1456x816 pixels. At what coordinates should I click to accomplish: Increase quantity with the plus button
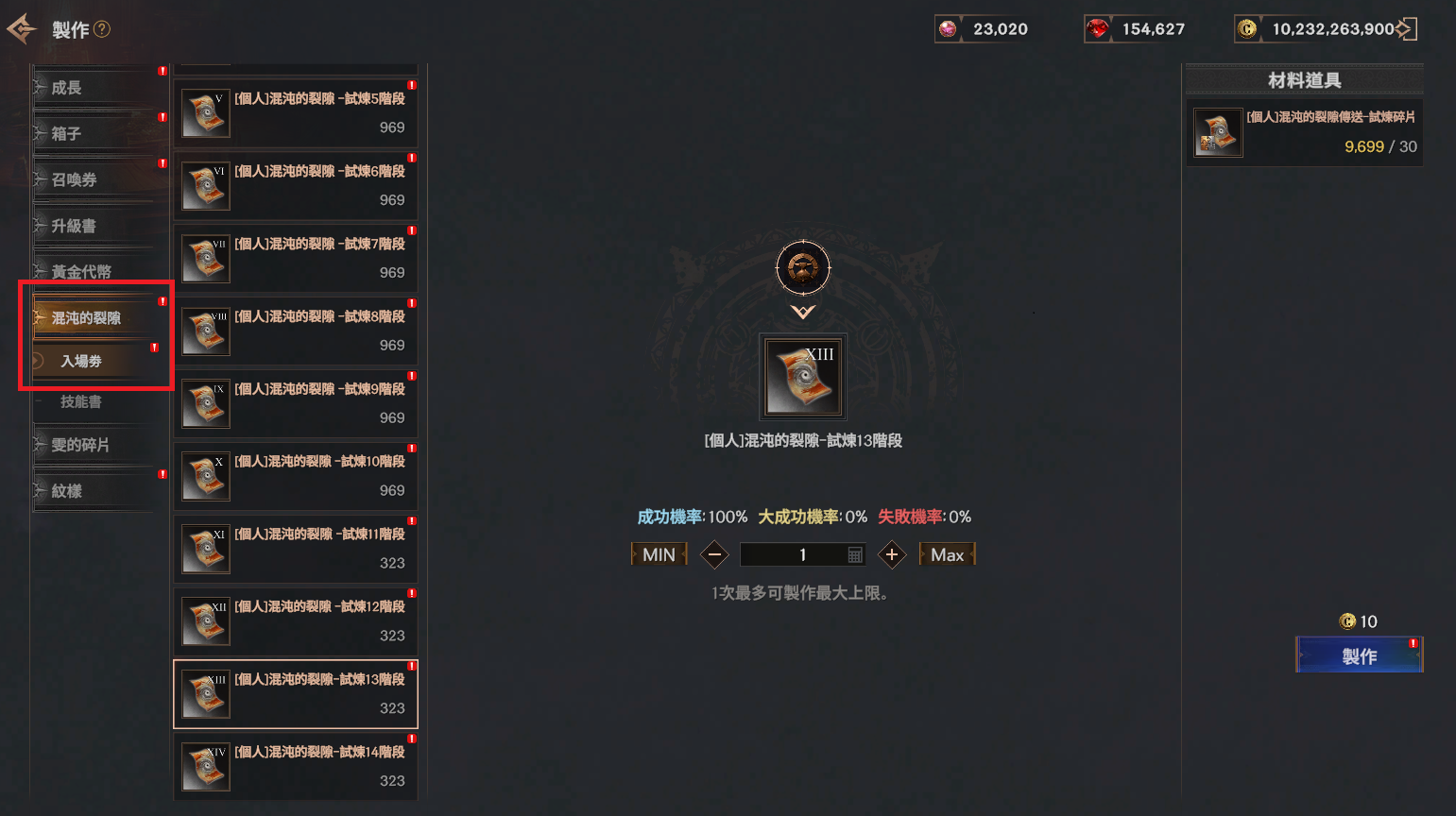tap(892, 555)
